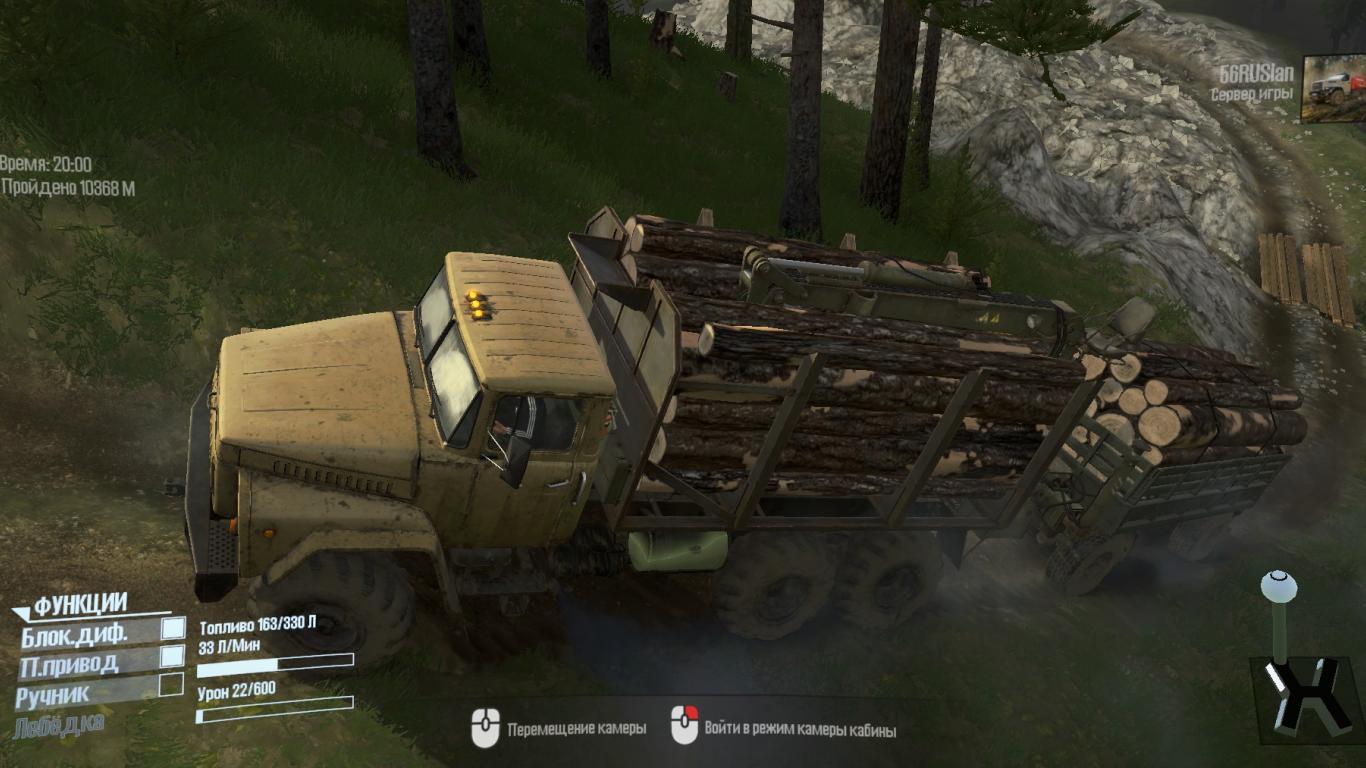Toggle the Блок.диф. differential lock

tap(173, 628)
